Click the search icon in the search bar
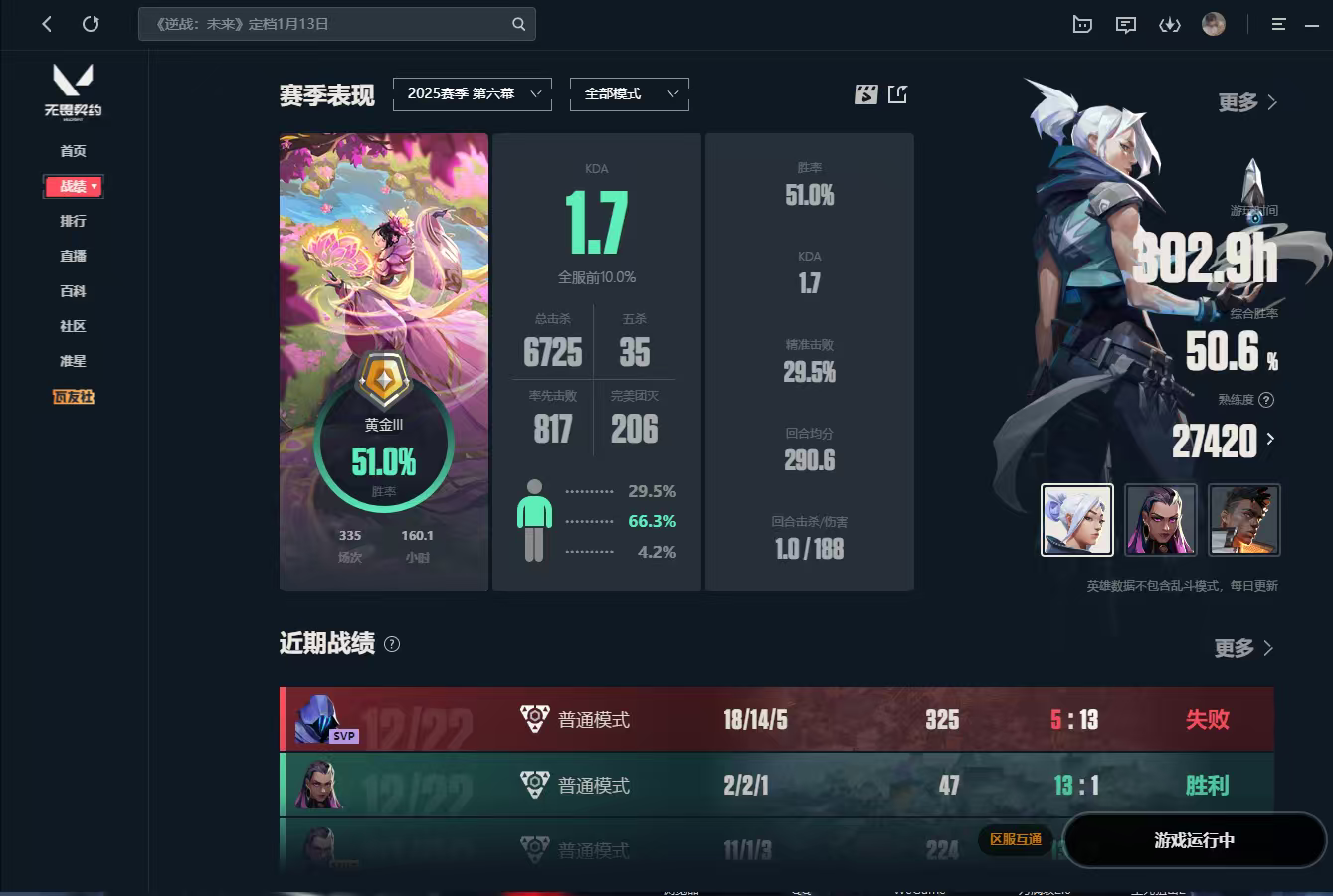 pyautogui.click(x=518, y=23)
